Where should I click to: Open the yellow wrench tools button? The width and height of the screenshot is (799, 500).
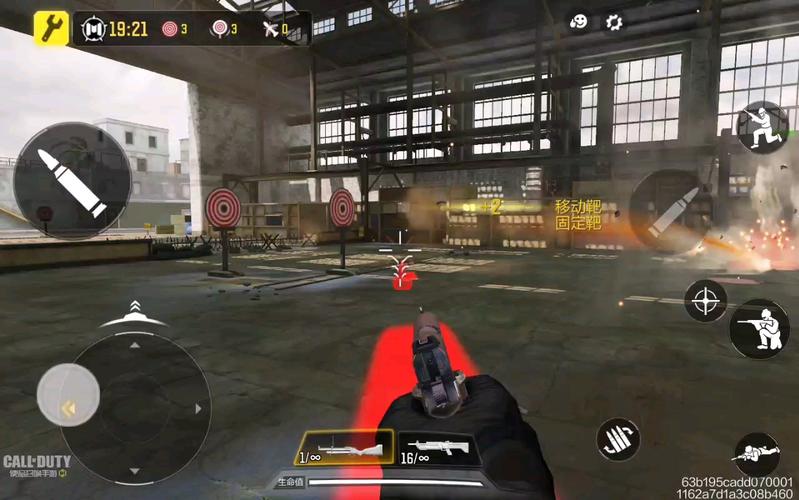pos(51,28)
